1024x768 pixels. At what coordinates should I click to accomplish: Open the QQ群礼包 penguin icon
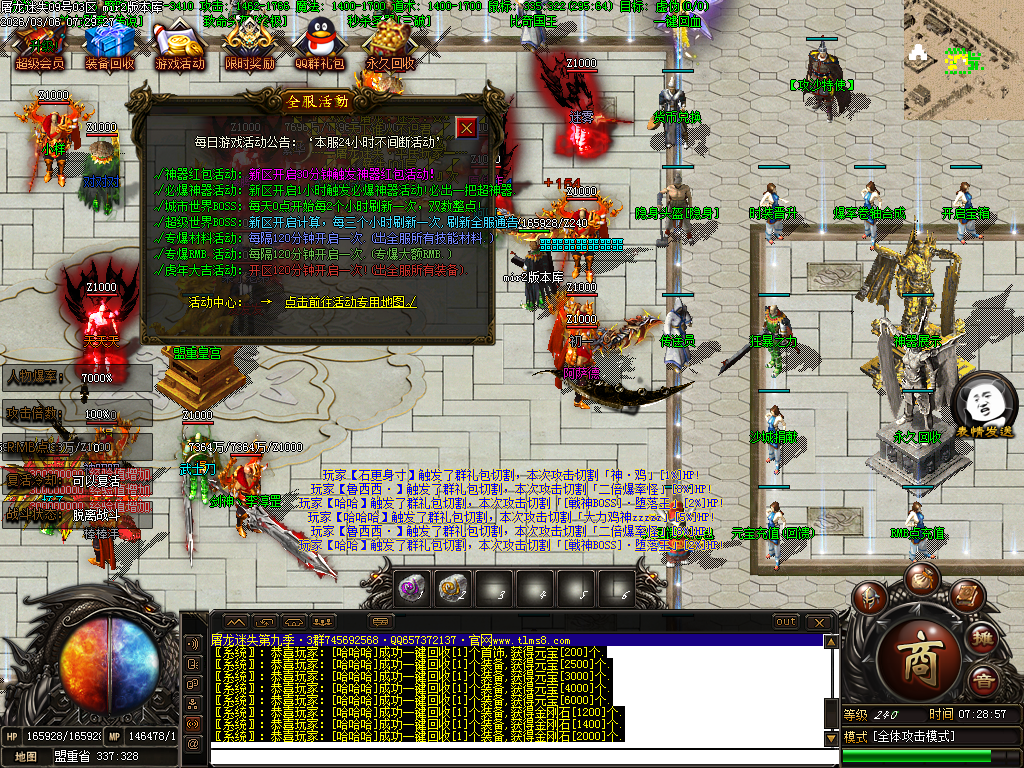tap(320, 46)
